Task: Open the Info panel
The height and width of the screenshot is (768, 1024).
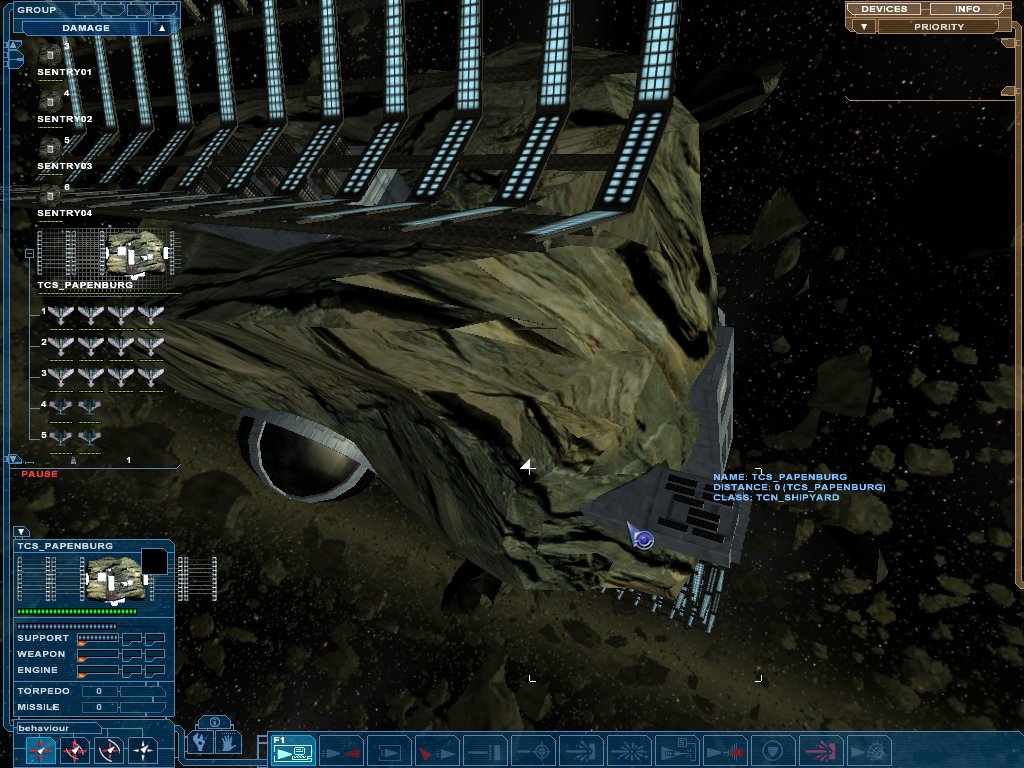Action: point(967,9)
